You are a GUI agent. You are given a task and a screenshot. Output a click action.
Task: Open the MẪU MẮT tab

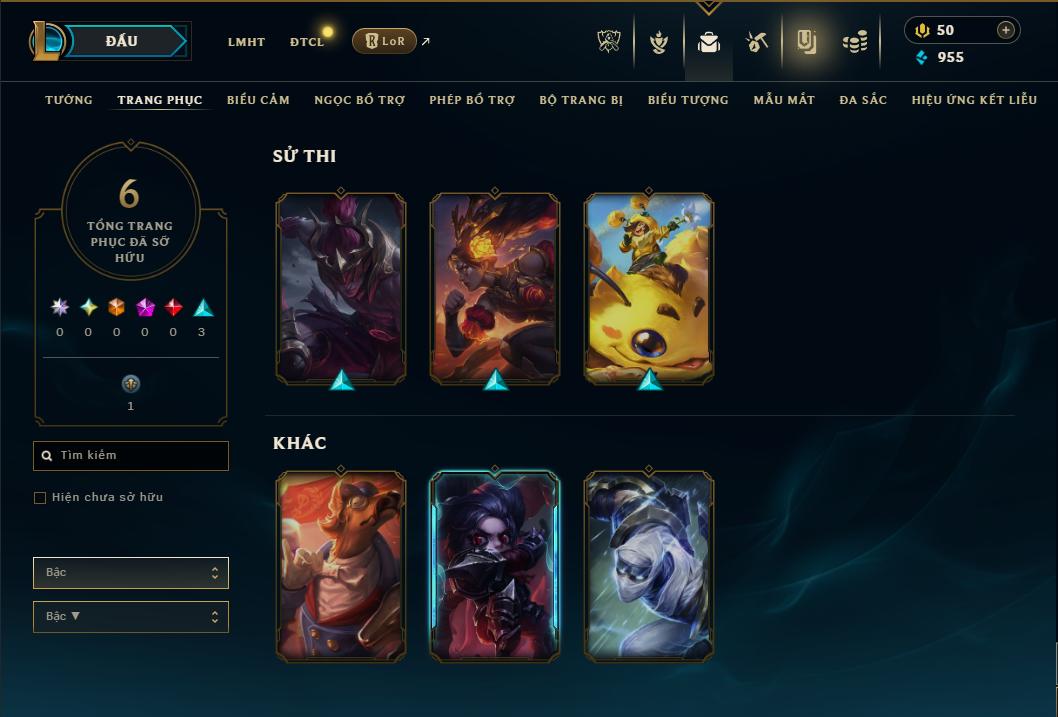pos(784,100)
